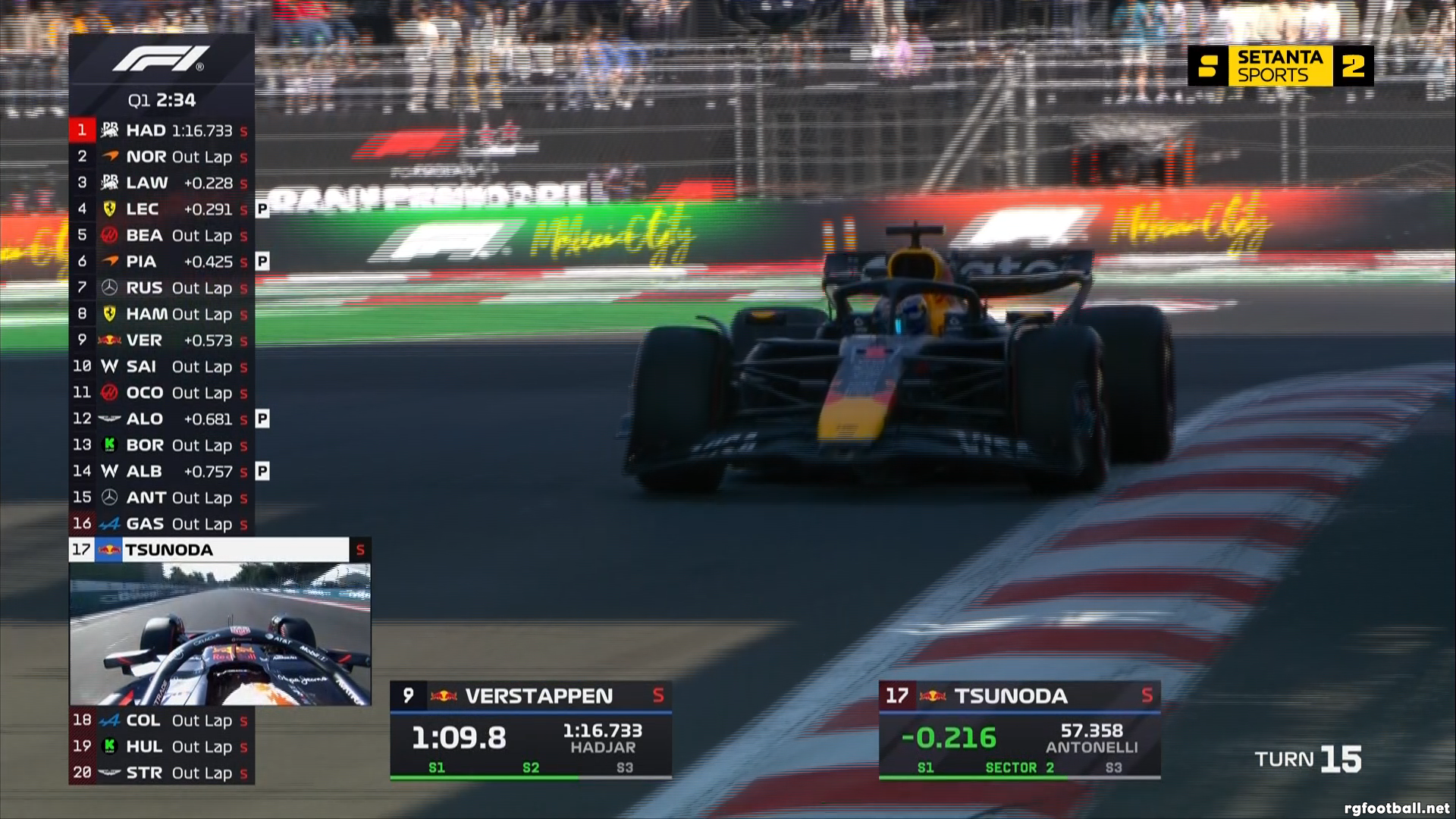1456x819 pixels.
Task: Open Tsunoda's onboard camera thumbnail
Action: (x=220, y=634)
